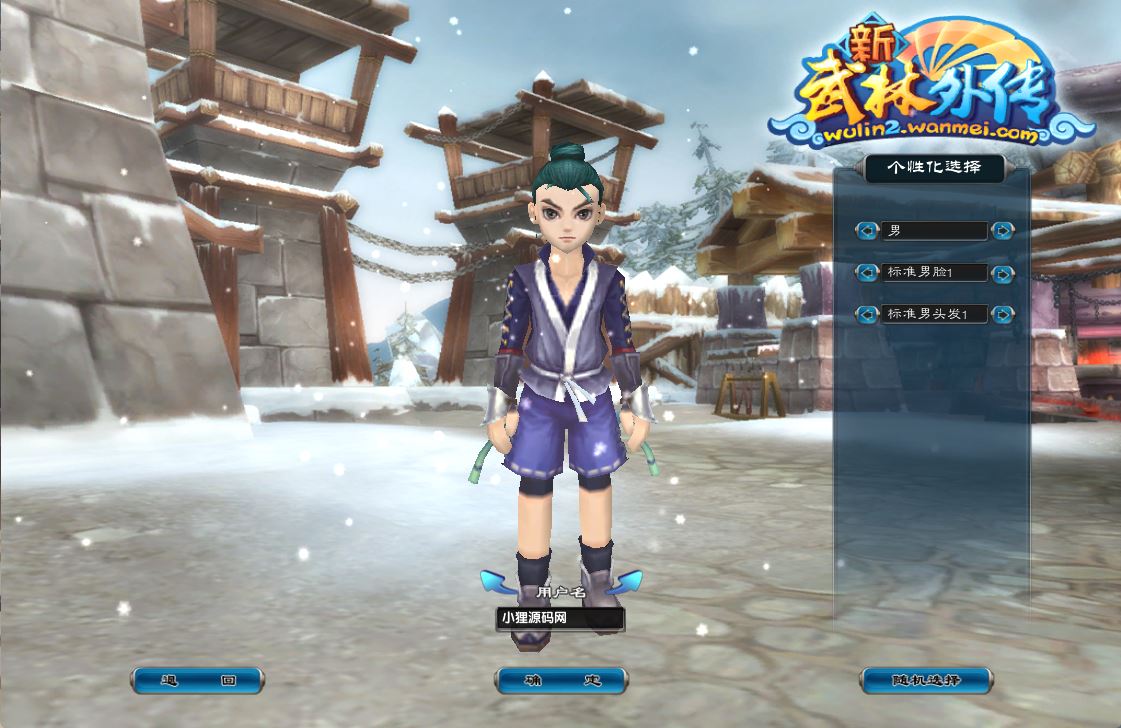Choose next hairstyle right of 标准男头发1
1121x728 pixels.
(x=1002, y=314)
